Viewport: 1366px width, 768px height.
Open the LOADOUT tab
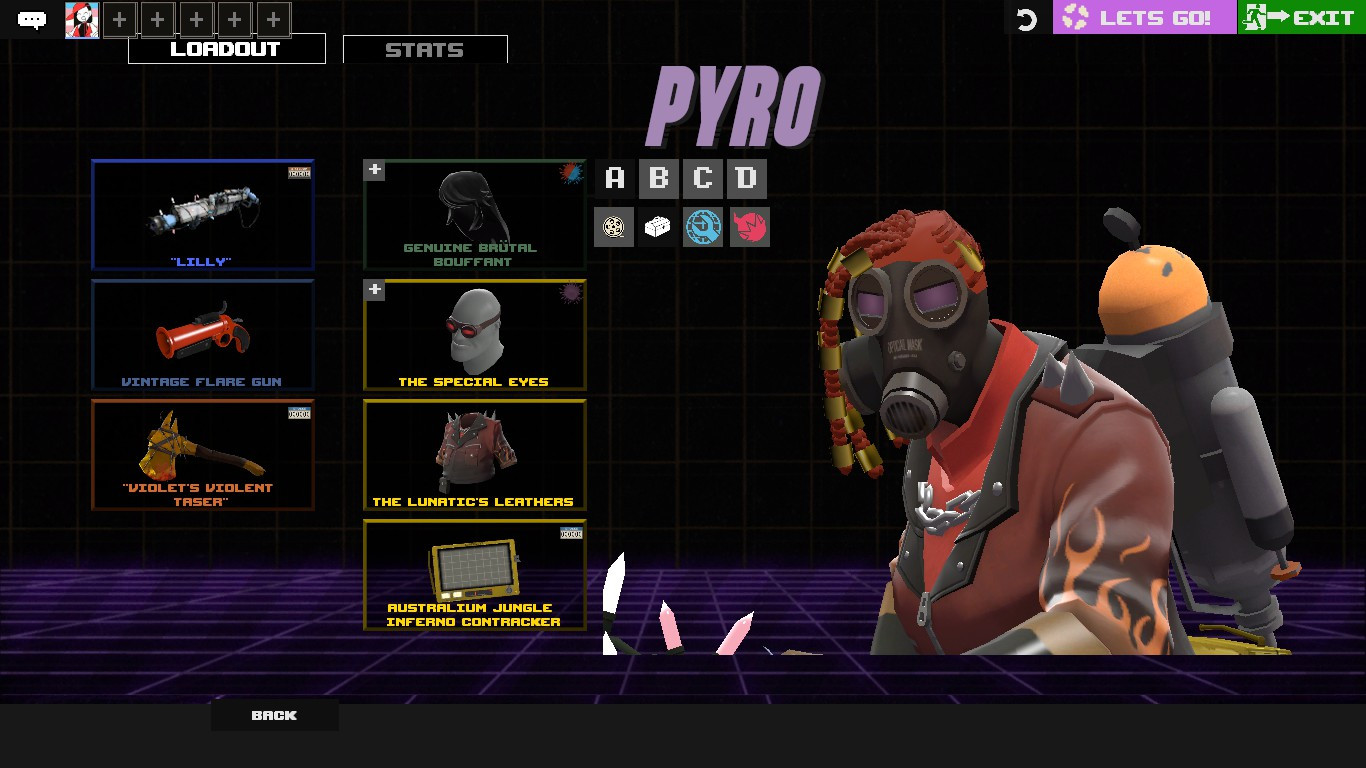pyautogui.click(x=226, y=47)
